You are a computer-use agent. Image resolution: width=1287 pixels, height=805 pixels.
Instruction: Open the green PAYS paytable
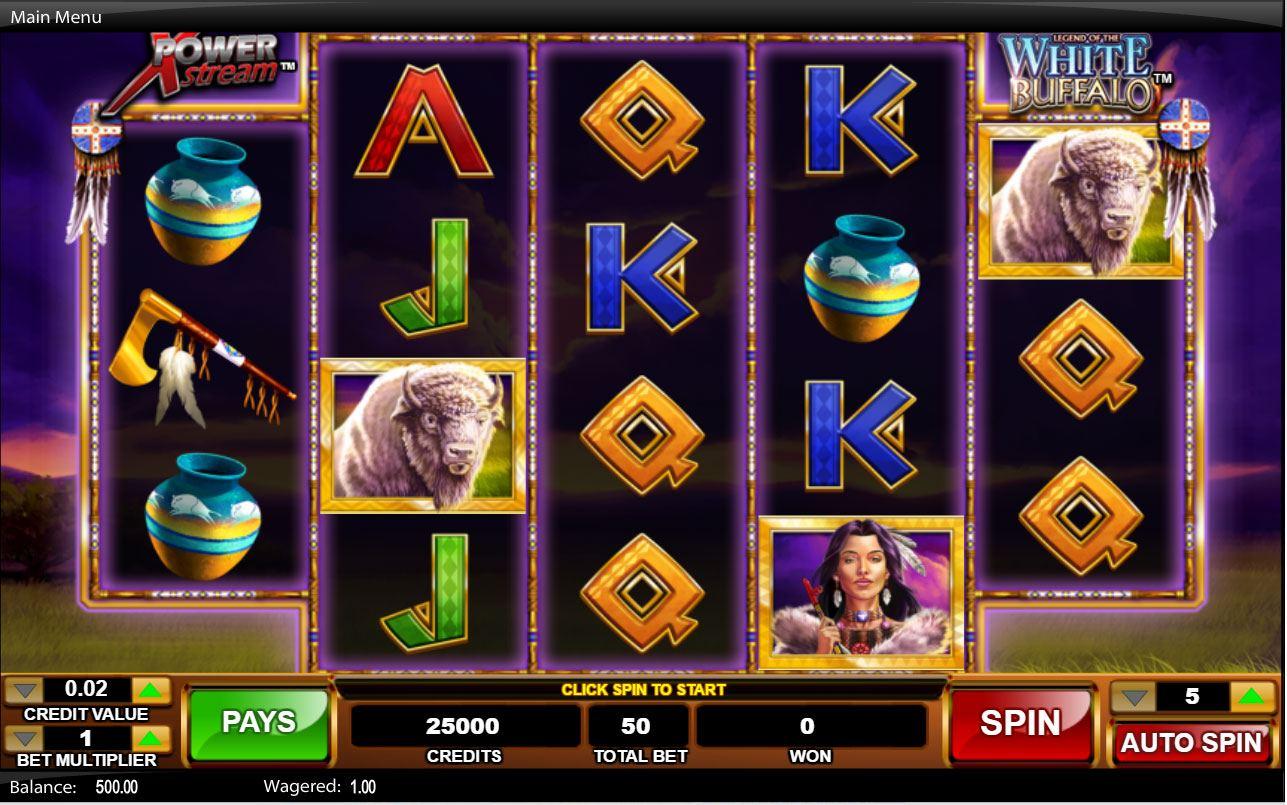click(259, 724)
